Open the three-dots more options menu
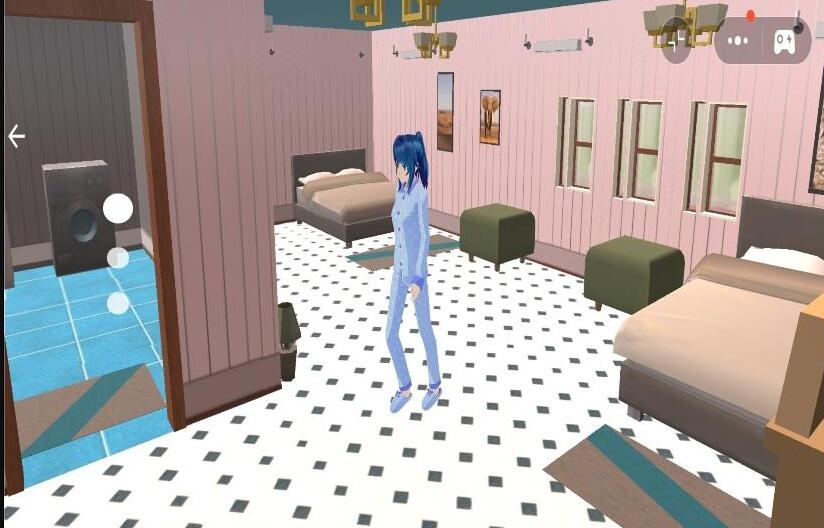The height and width of the screenshot is (528, 824). 738,41
